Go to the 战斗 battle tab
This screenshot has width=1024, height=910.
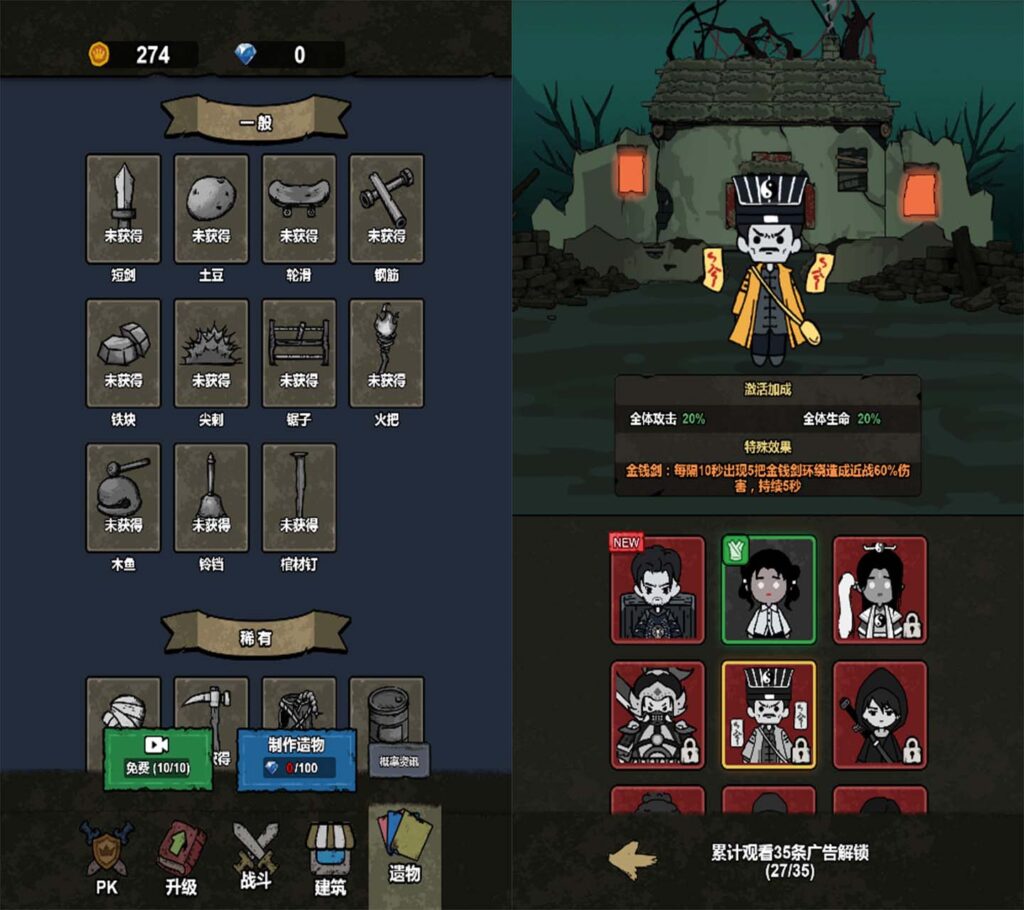pos(255,858)
